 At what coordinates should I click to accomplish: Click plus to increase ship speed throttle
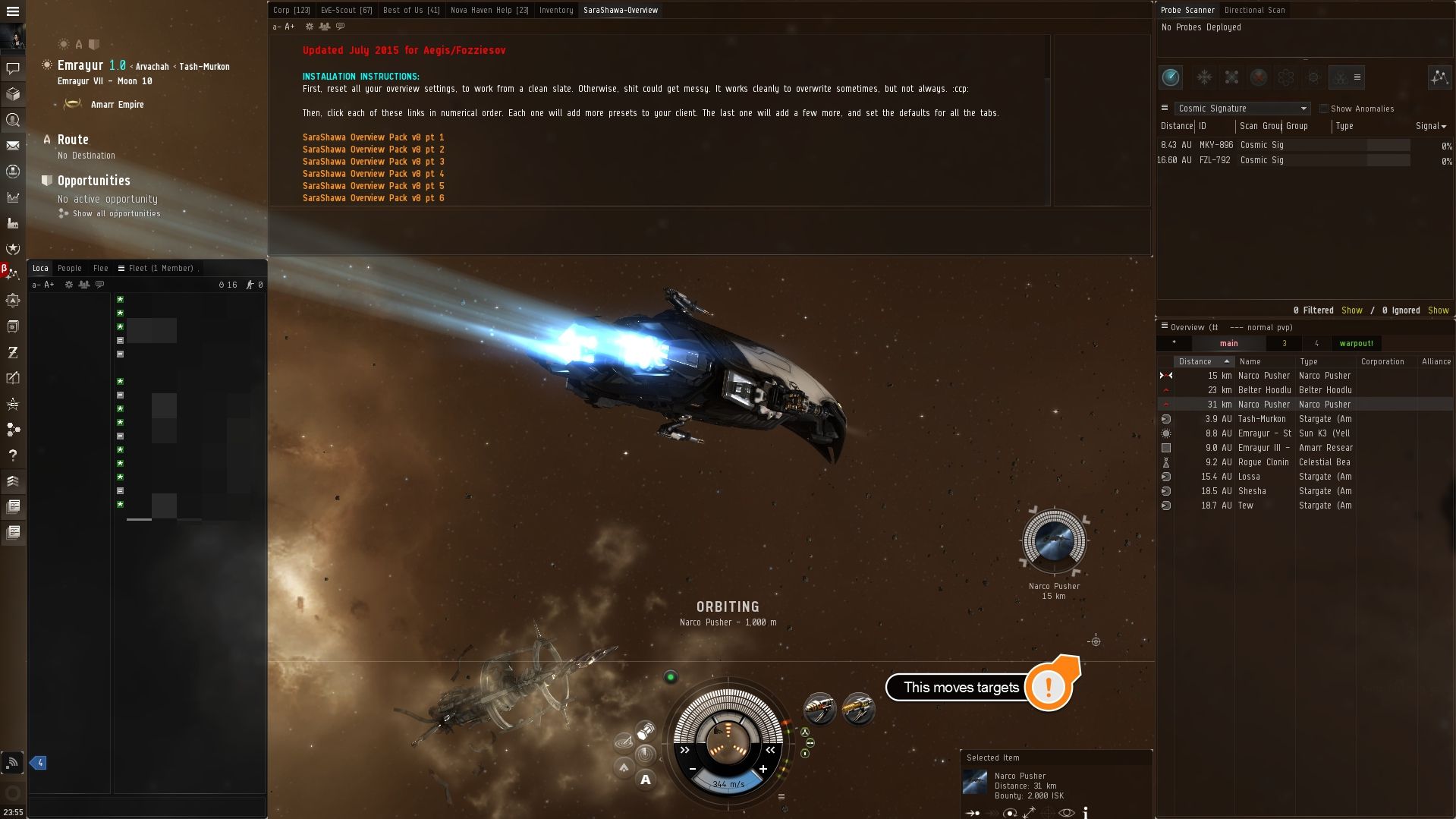[x=763, y=769]
